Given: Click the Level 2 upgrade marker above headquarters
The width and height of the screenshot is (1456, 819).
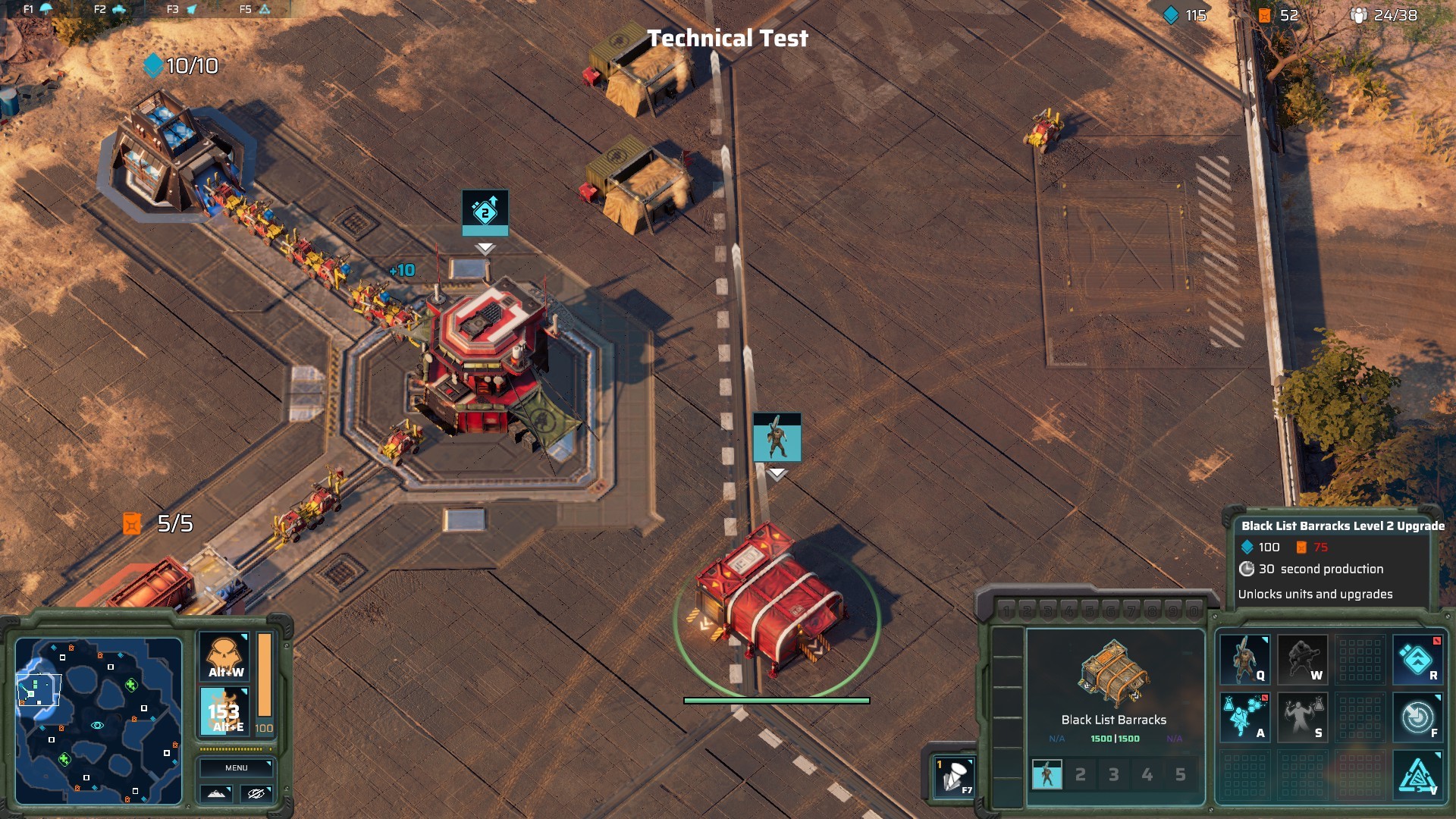Looking at the screenshot, I should (485, 212).
